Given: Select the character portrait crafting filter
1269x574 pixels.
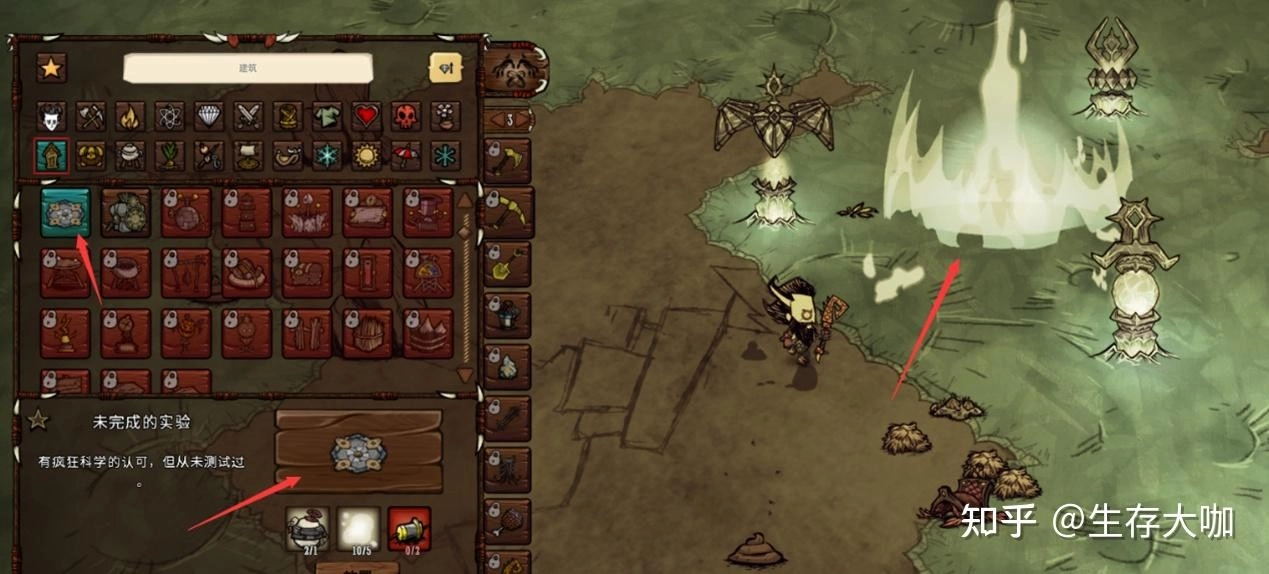Looking at the screenshot, I should (52, 117).
